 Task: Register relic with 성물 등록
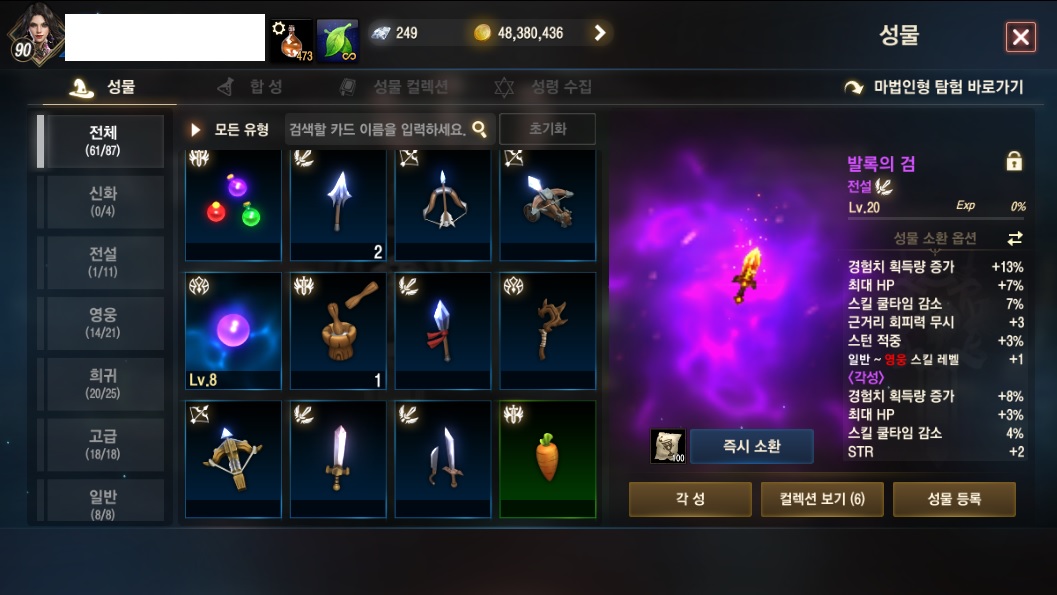click(953, 499)
